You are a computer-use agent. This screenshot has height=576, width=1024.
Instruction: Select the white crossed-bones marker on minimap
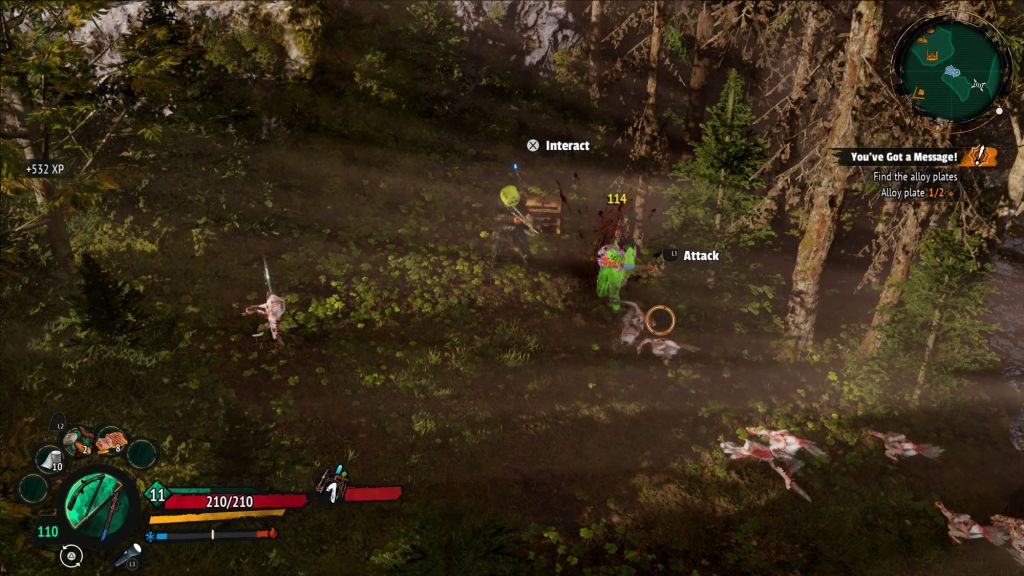click(x=980, y=84)
